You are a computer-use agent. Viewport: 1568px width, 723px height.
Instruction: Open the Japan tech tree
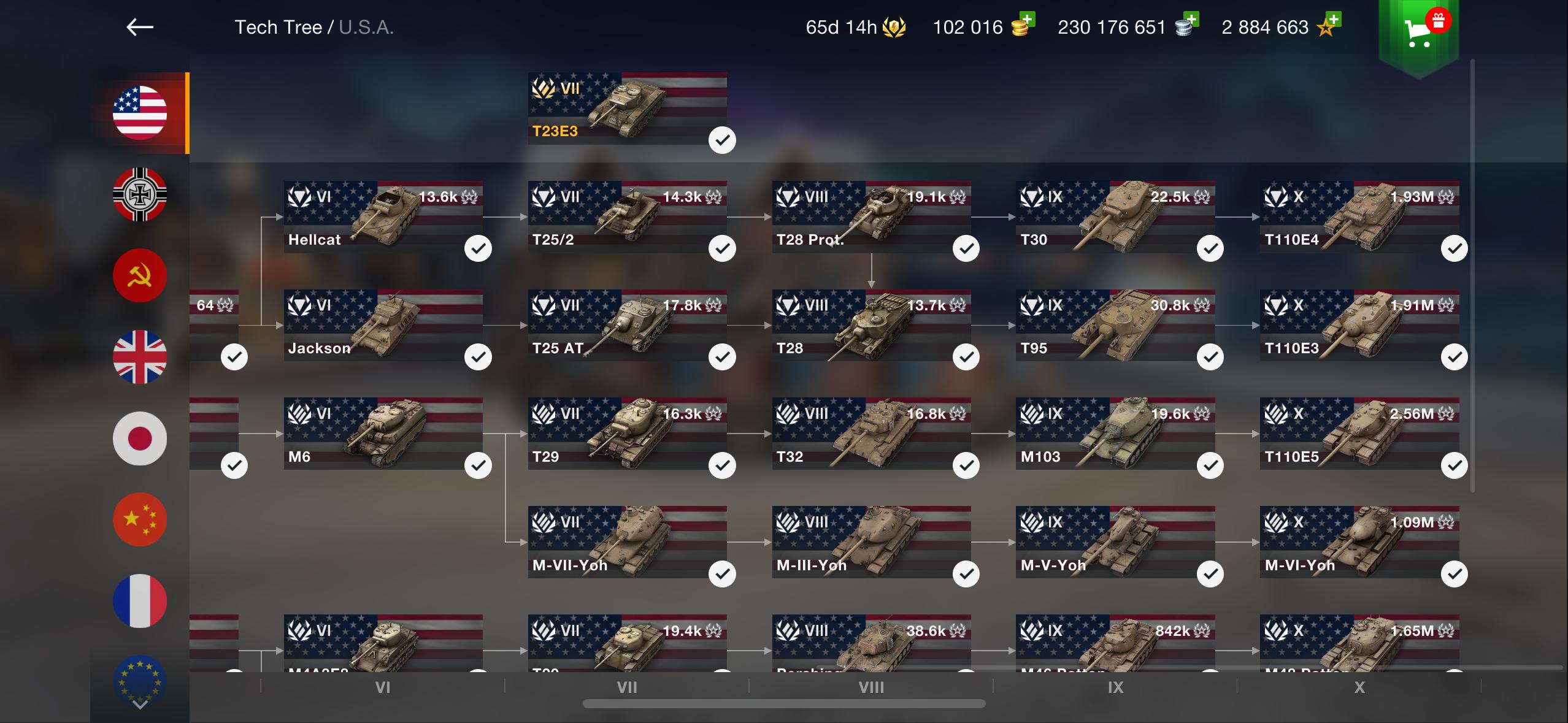click(x=140, y=438)
